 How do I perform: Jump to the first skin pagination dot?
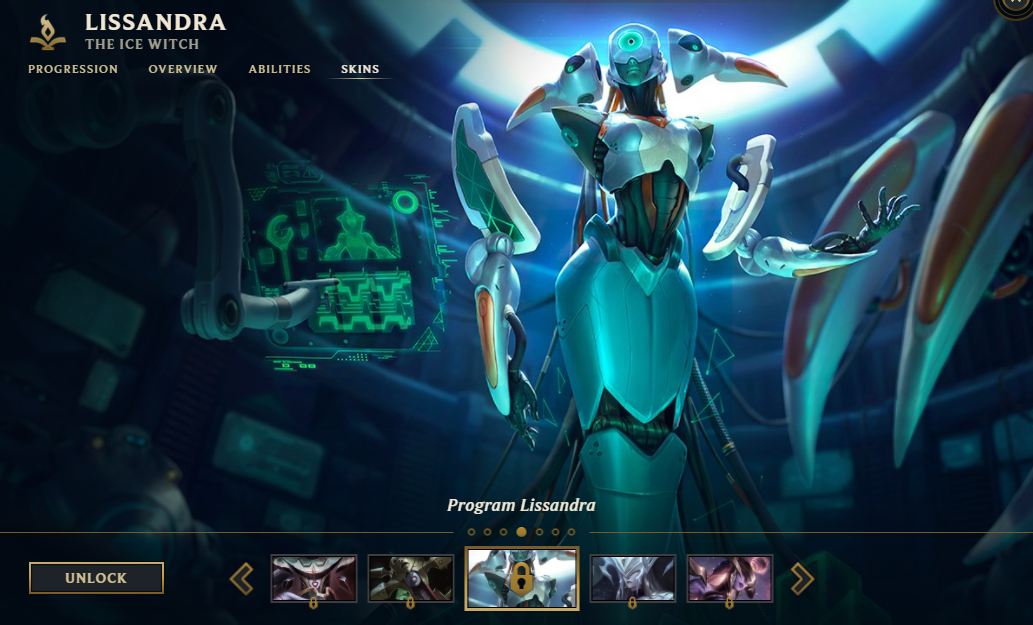[471, 532]
